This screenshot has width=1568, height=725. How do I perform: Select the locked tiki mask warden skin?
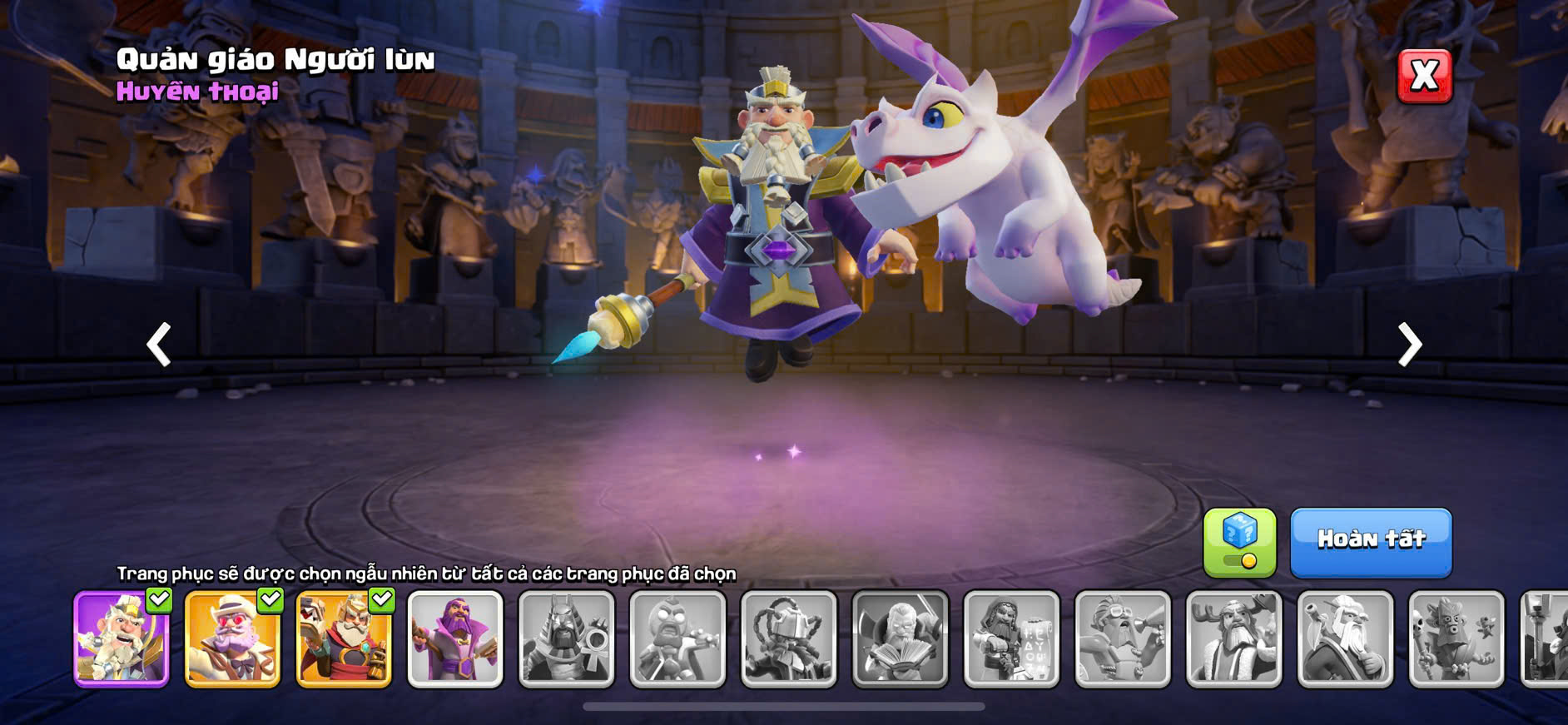click(1456, 638)
